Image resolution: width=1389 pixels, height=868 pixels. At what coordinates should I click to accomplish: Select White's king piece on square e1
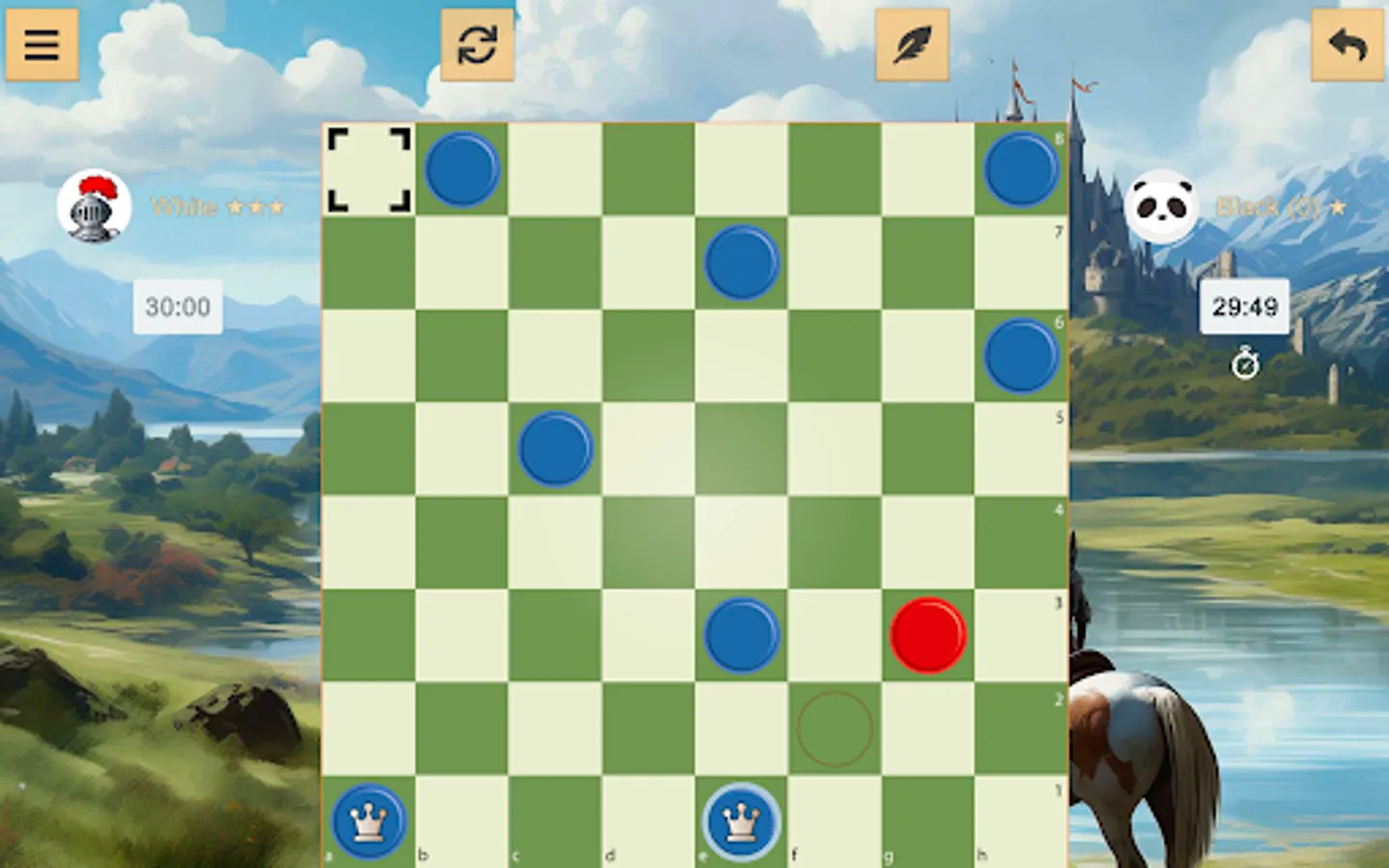point(741,821)
